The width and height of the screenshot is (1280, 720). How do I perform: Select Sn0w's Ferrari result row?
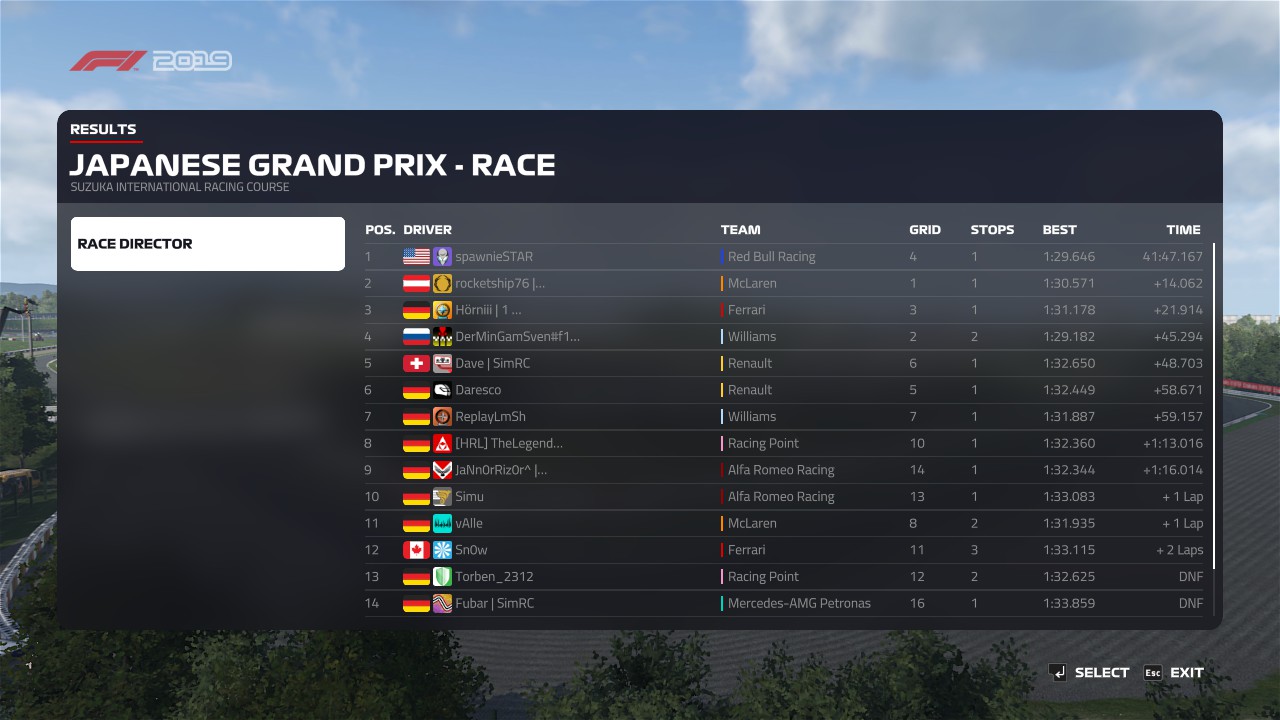784,550
